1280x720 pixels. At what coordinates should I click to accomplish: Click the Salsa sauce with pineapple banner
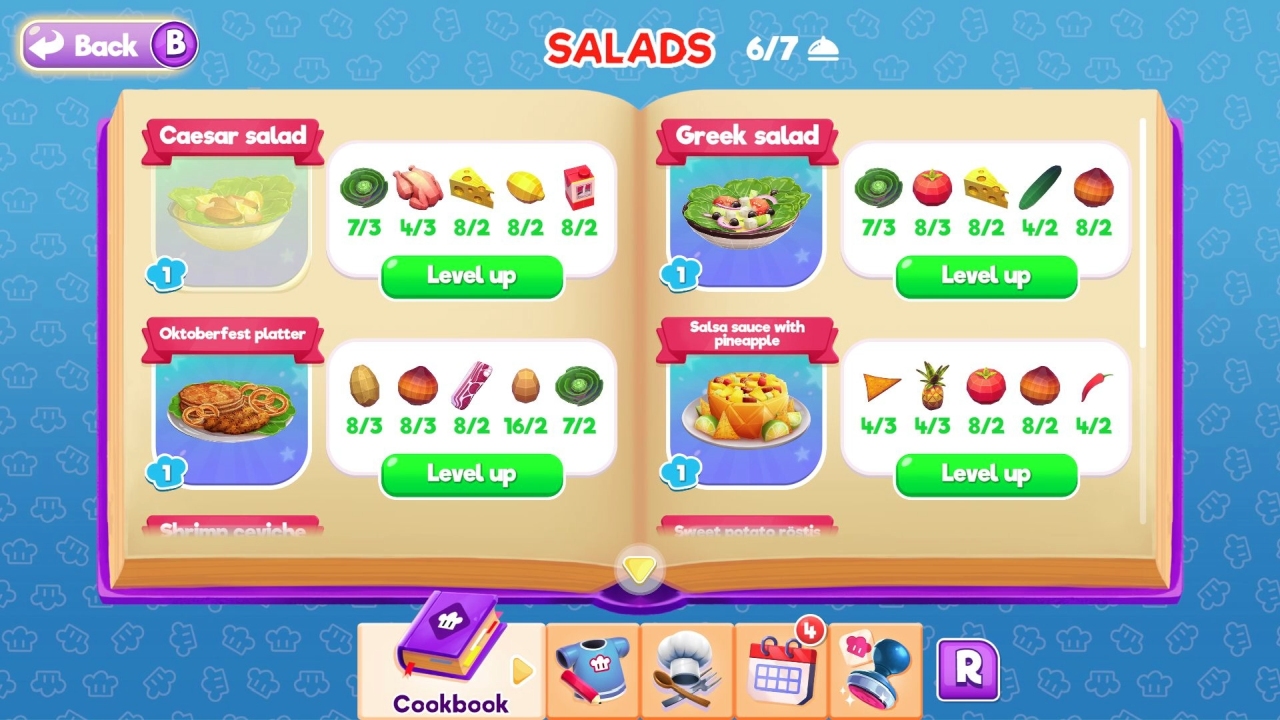[745, 332]
